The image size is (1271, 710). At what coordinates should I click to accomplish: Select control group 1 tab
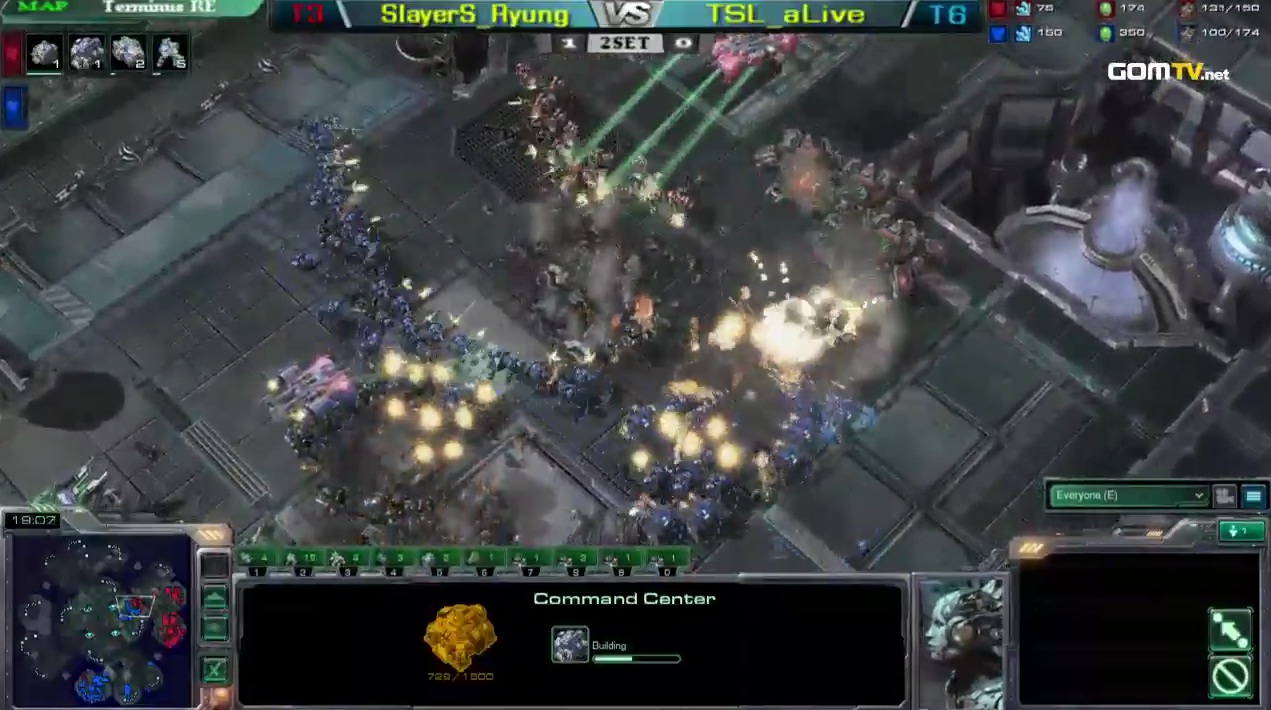coord(257,560)
